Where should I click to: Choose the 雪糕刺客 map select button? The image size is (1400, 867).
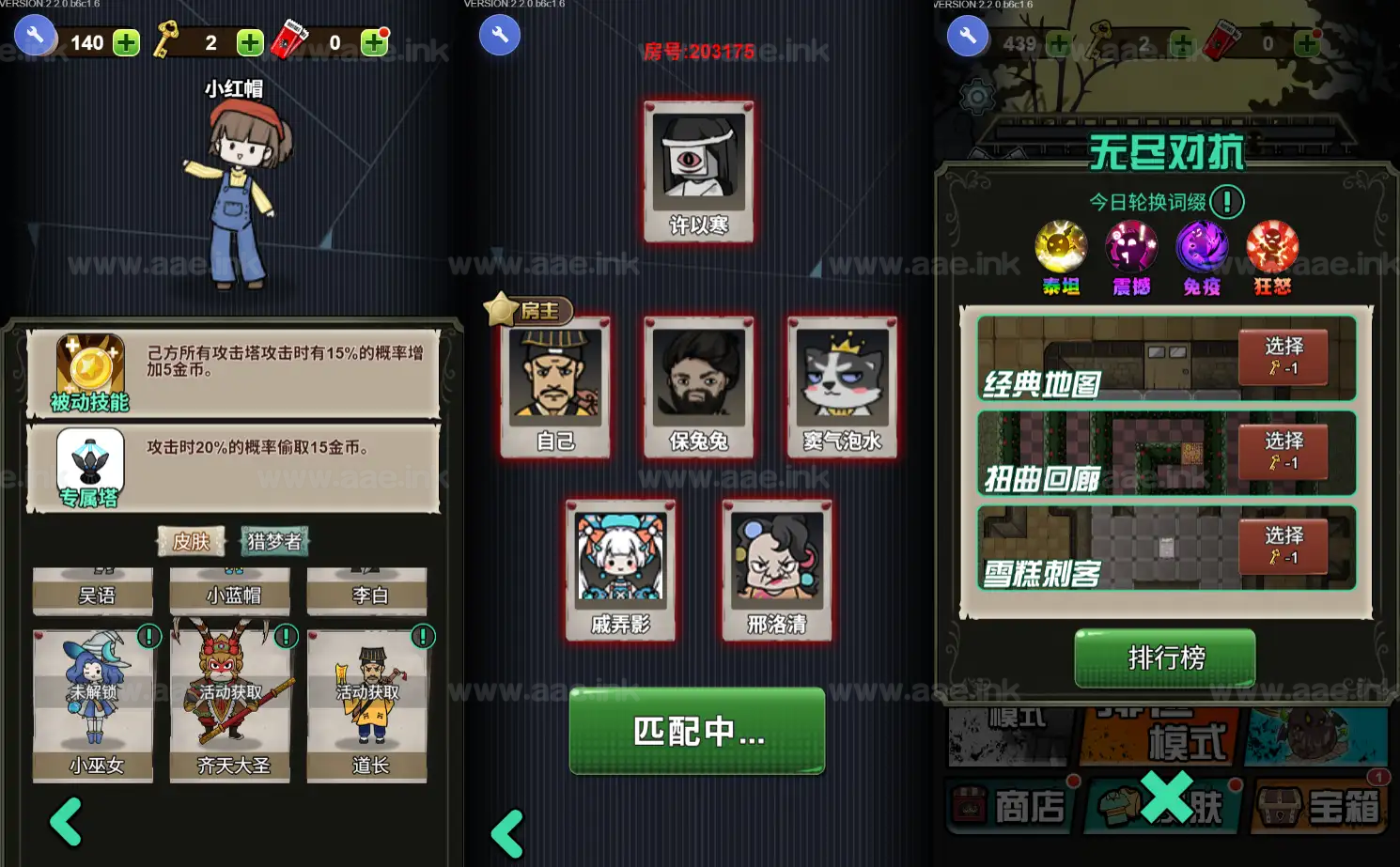(x=1283, y=547)
